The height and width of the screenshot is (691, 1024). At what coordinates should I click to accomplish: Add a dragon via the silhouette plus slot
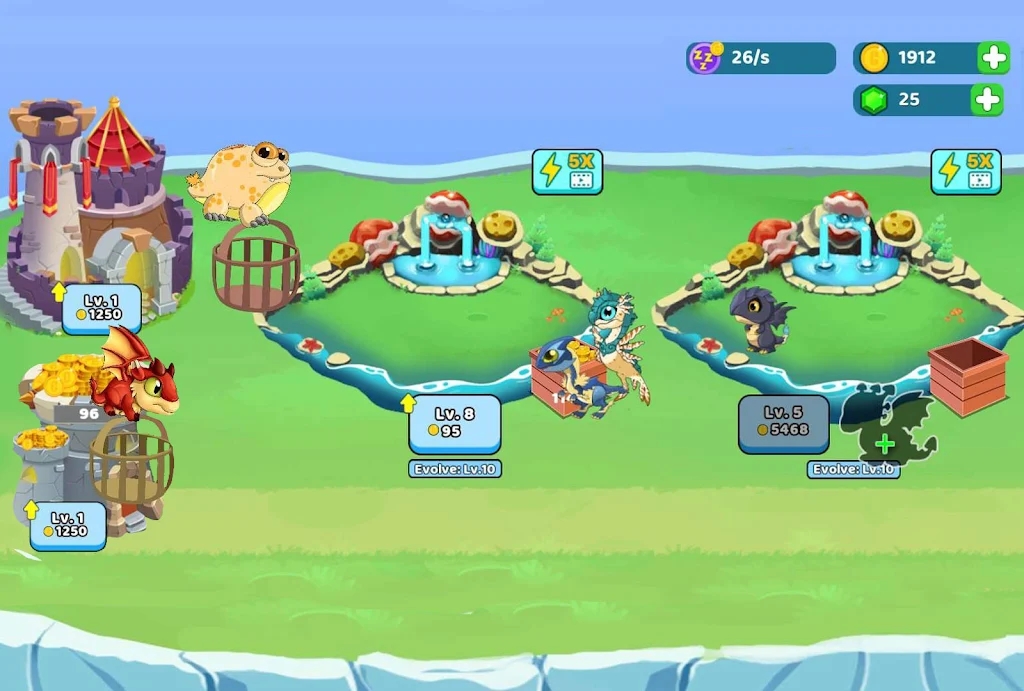tap(885, 443)
